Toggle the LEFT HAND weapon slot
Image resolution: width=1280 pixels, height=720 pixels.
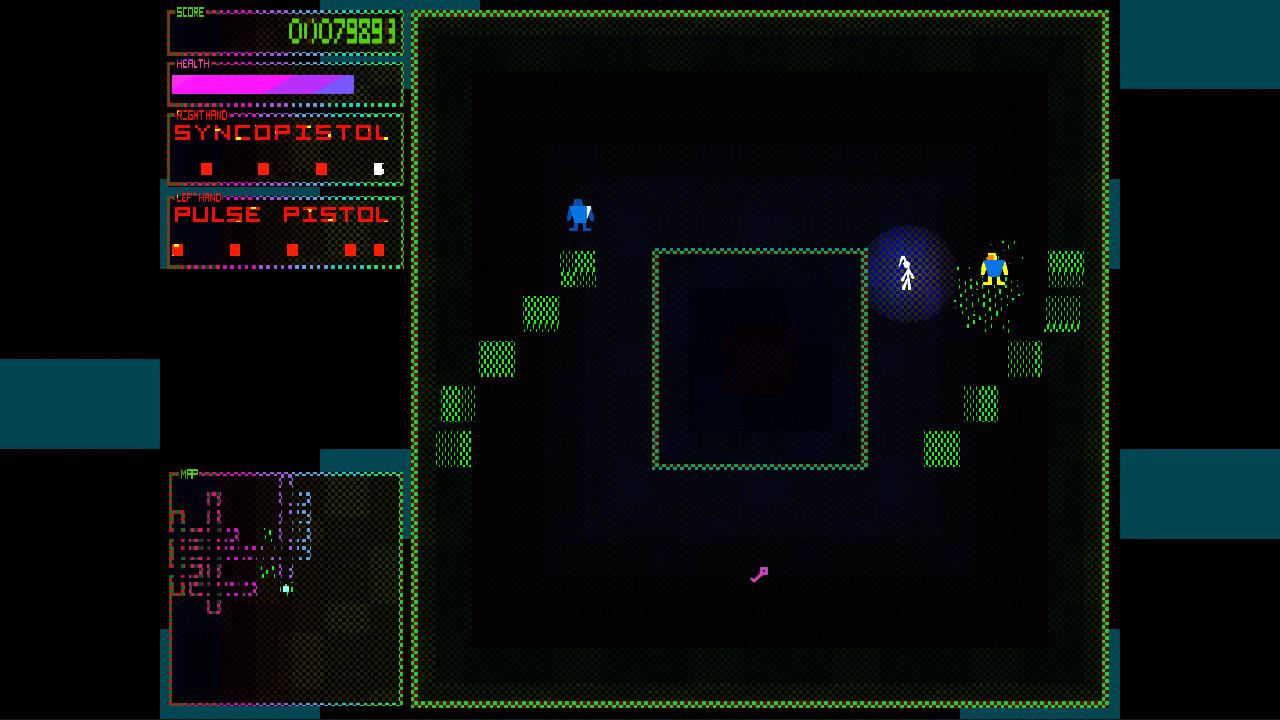[200, 197]
